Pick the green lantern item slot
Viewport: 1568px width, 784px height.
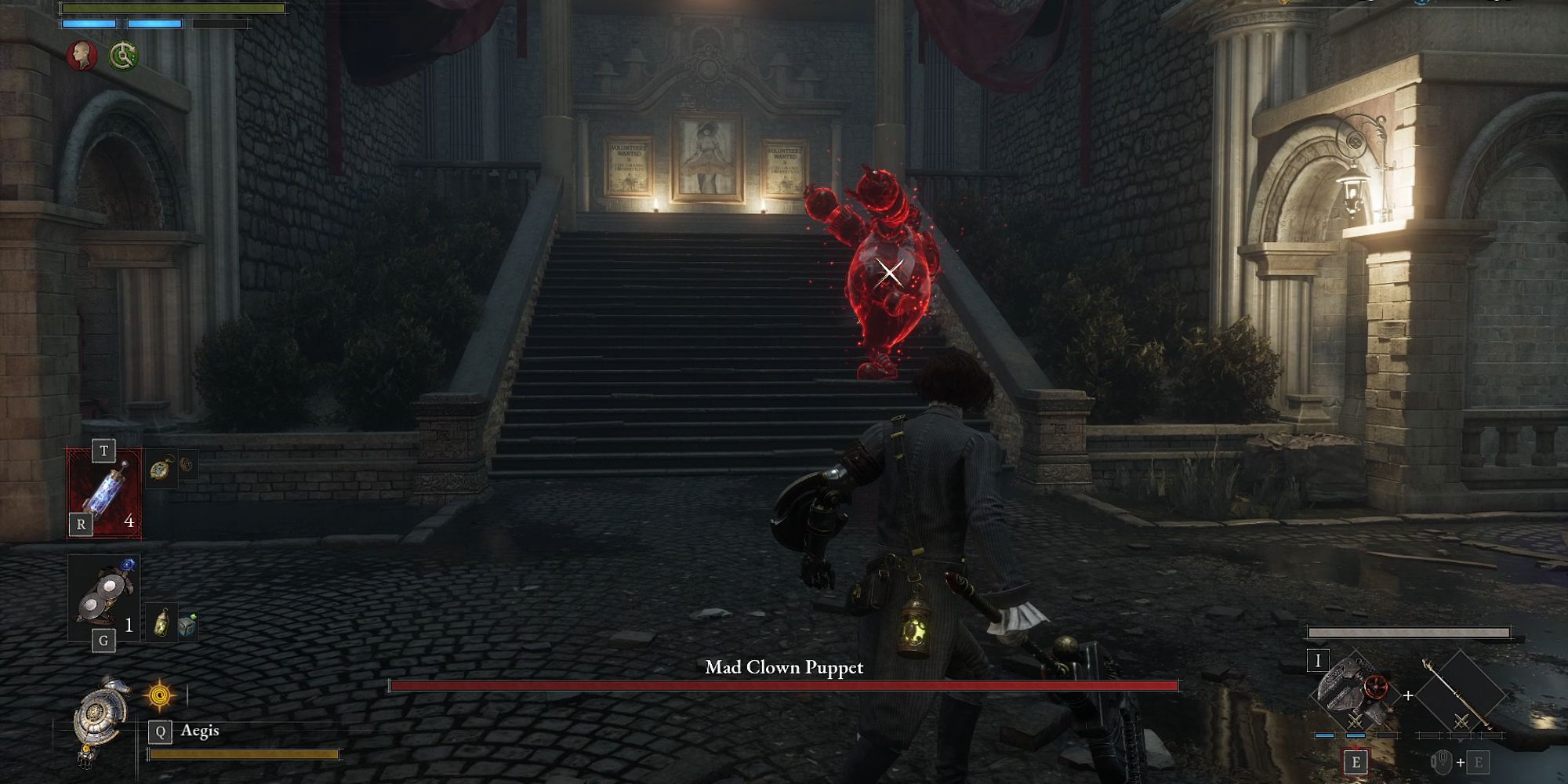(161, 622)
